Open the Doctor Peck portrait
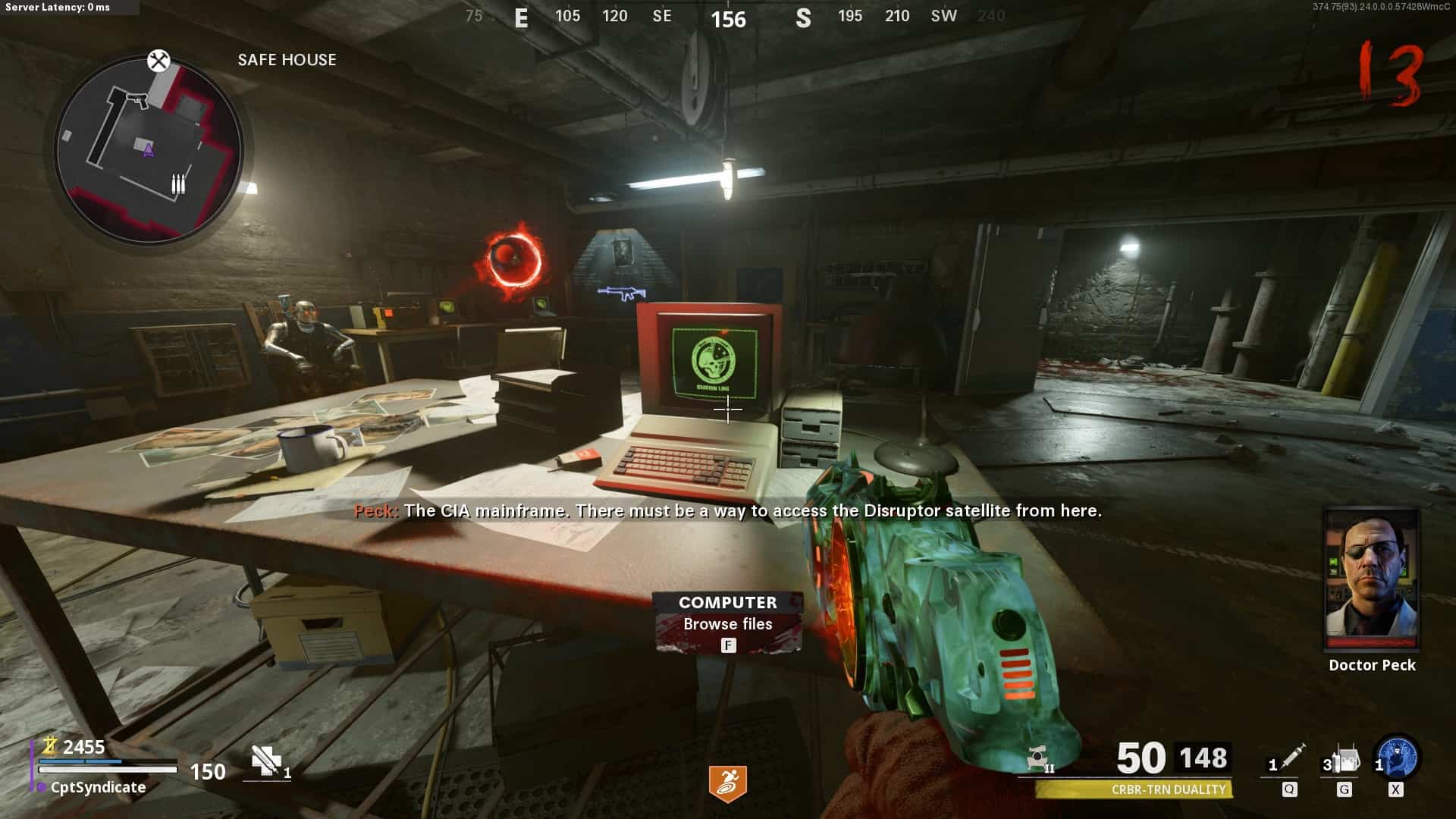 coord(1371,580)
